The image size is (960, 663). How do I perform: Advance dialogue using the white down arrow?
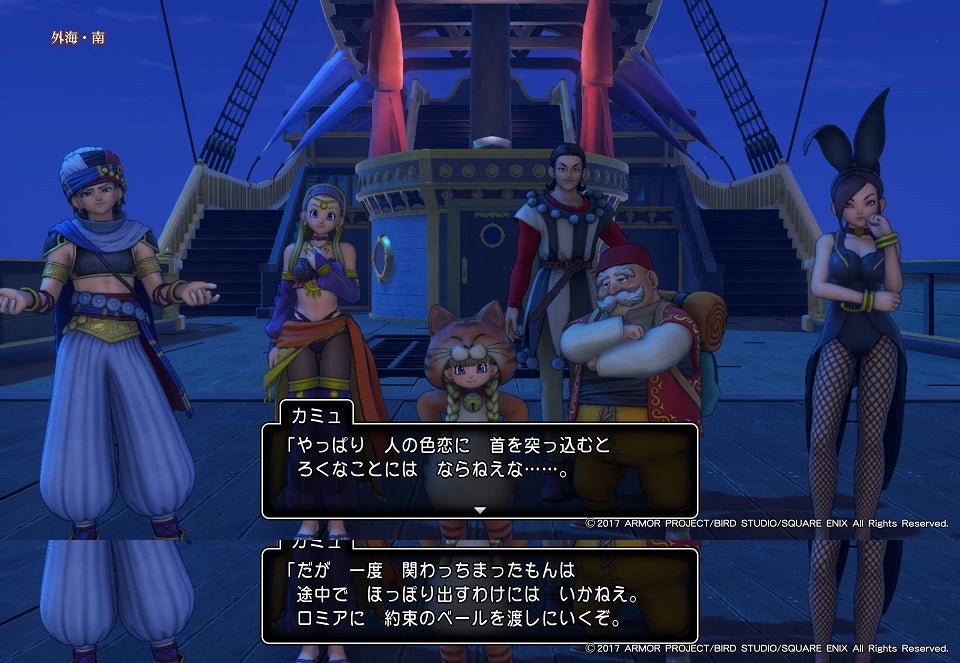[480, 509]
